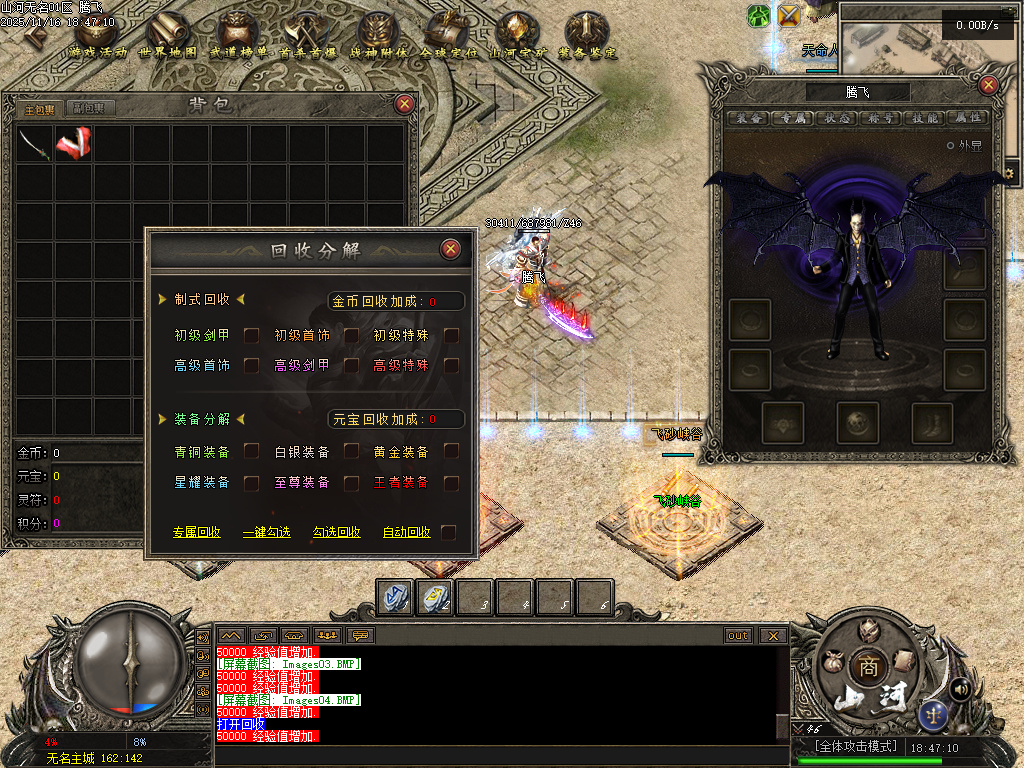Select the curved blade in the backpack
1024x768 pixels.
[x=34, y=144]
